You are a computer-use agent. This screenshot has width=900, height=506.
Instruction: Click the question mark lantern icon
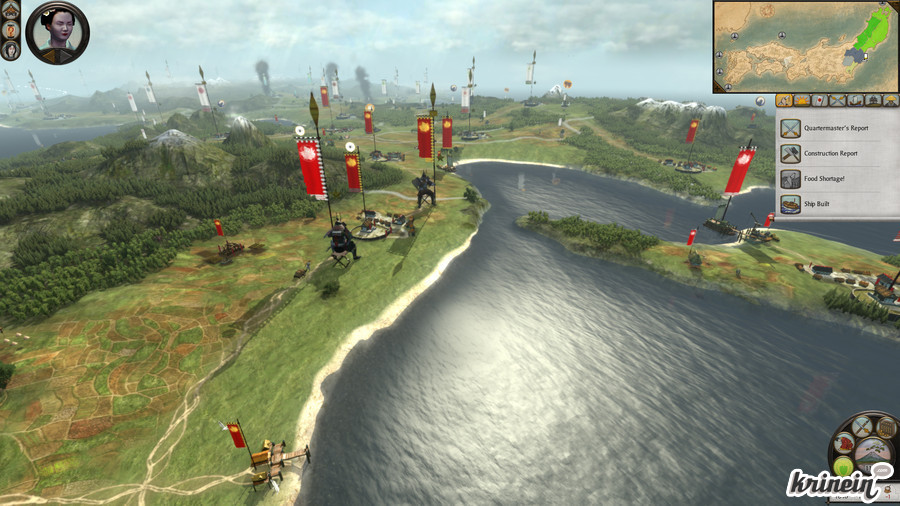11,29
